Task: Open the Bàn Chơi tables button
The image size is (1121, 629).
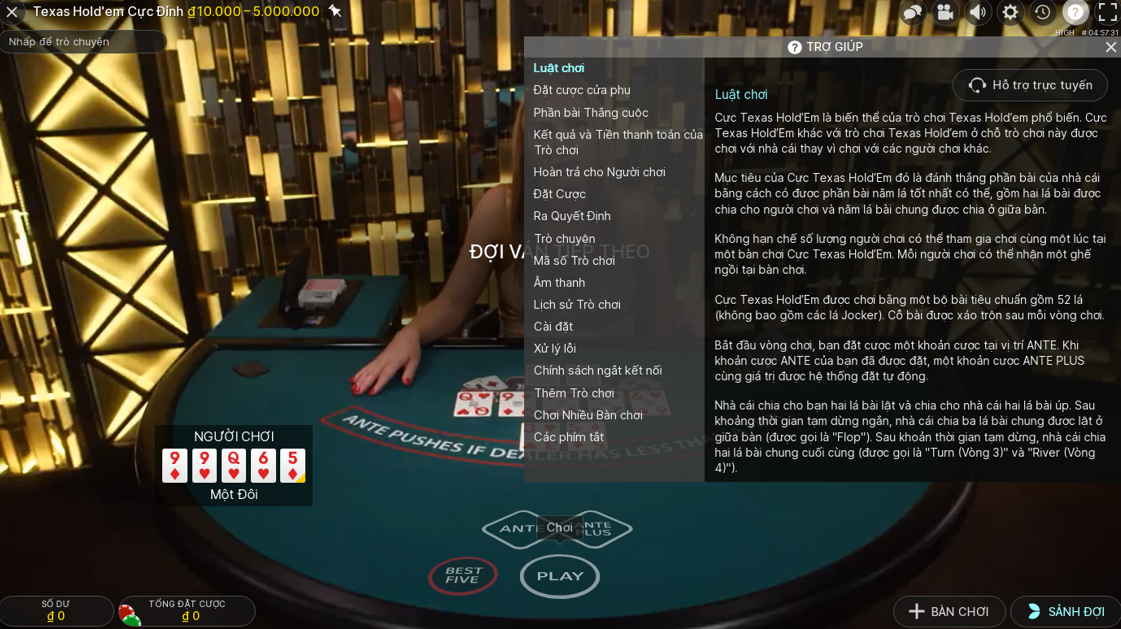Action: pos(949,612)
